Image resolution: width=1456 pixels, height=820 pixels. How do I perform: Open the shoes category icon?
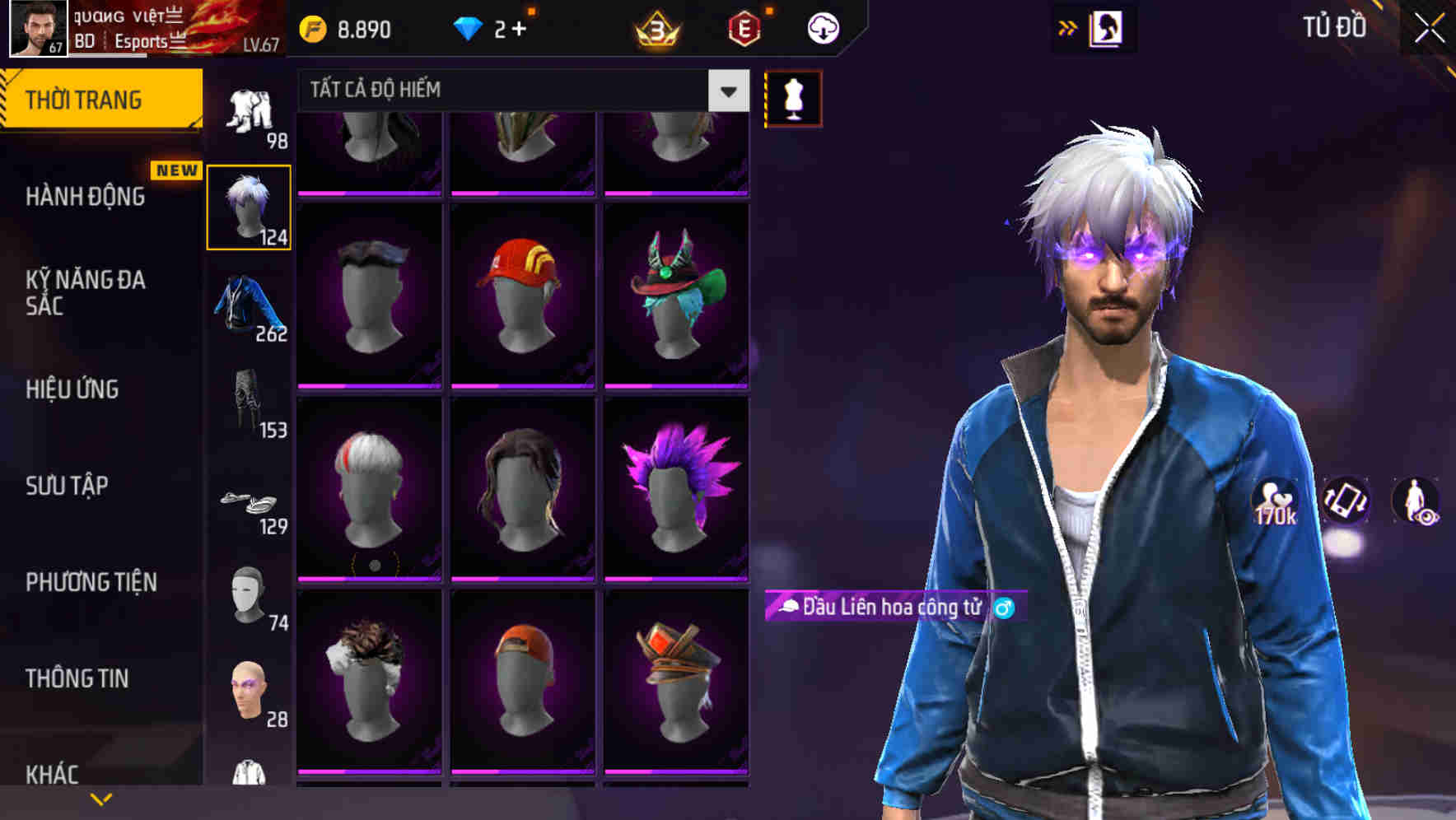point(250,504)
